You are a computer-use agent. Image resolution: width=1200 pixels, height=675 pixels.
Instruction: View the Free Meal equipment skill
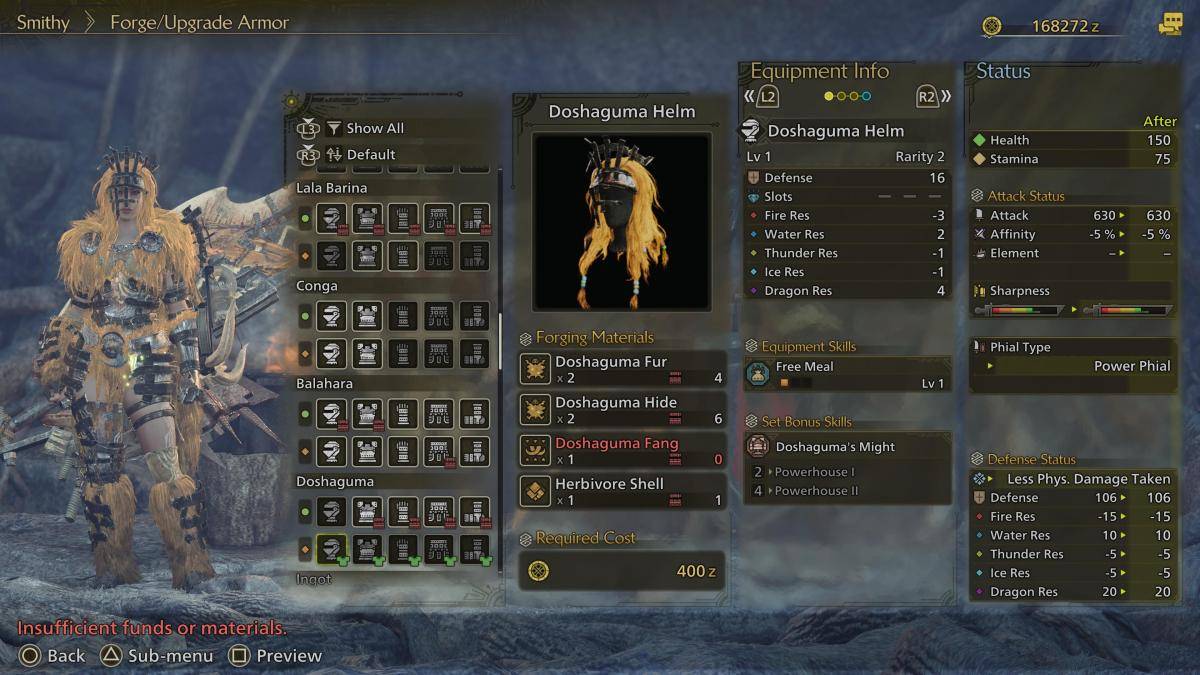(847, 374)
